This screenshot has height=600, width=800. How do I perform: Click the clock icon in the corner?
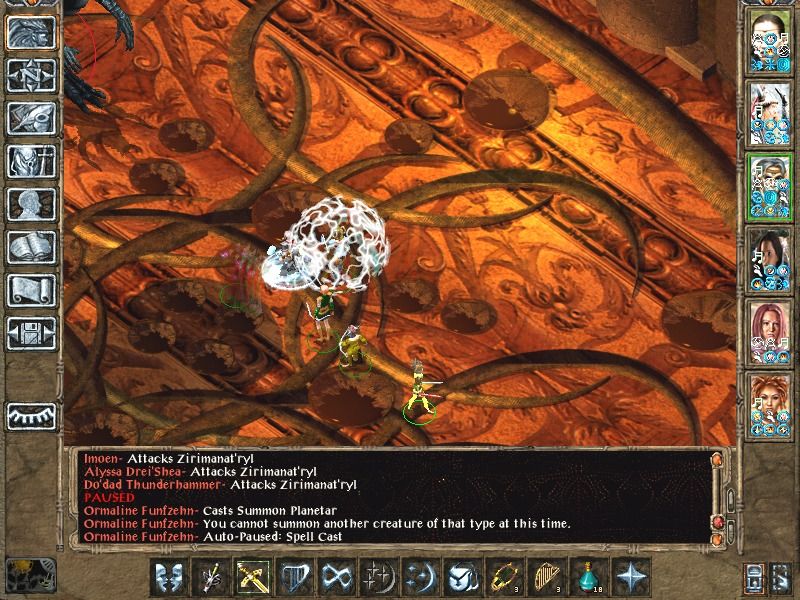tap(28, 576)
